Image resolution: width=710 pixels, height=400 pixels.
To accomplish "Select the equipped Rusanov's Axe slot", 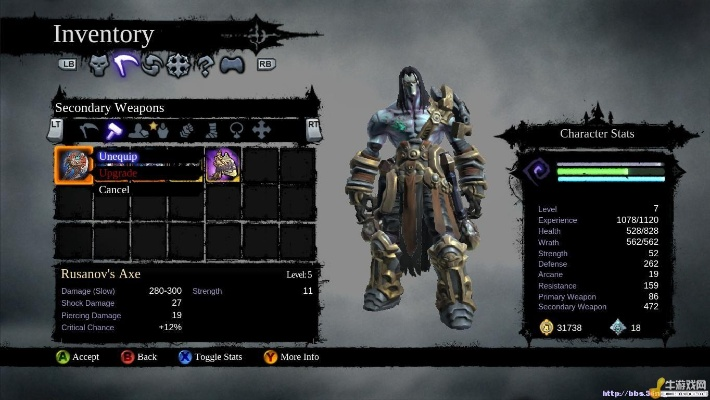I will pos(74,165).
